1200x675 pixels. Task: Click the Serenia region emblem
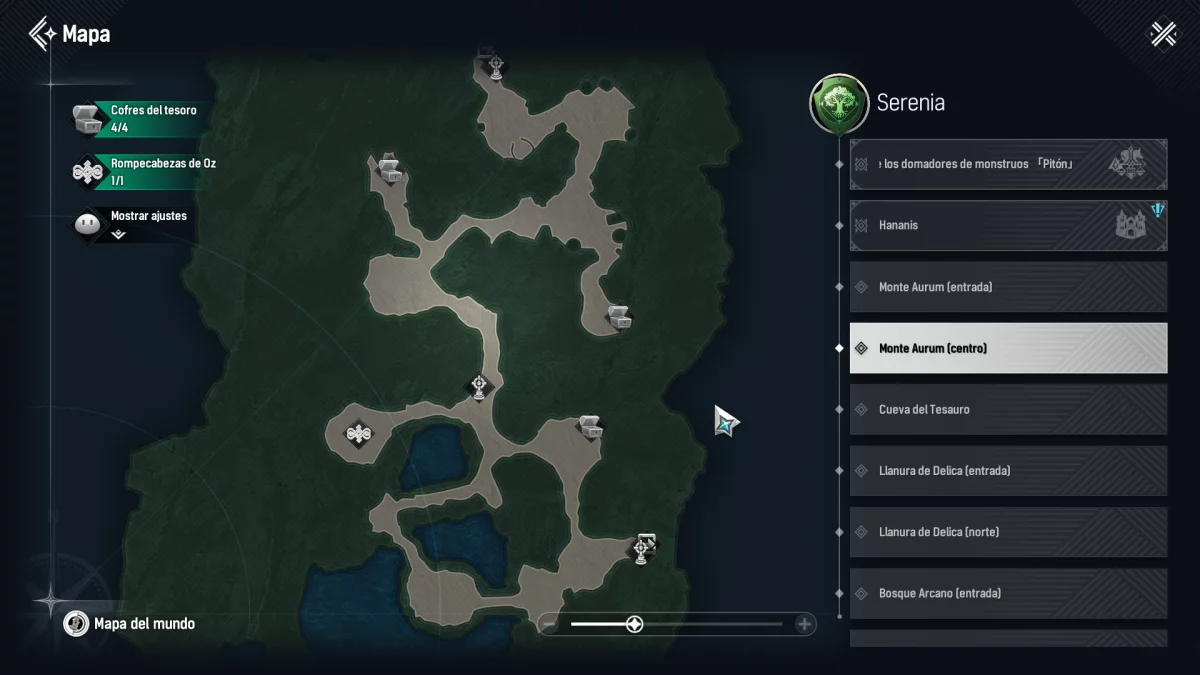(x=838, y=103)
